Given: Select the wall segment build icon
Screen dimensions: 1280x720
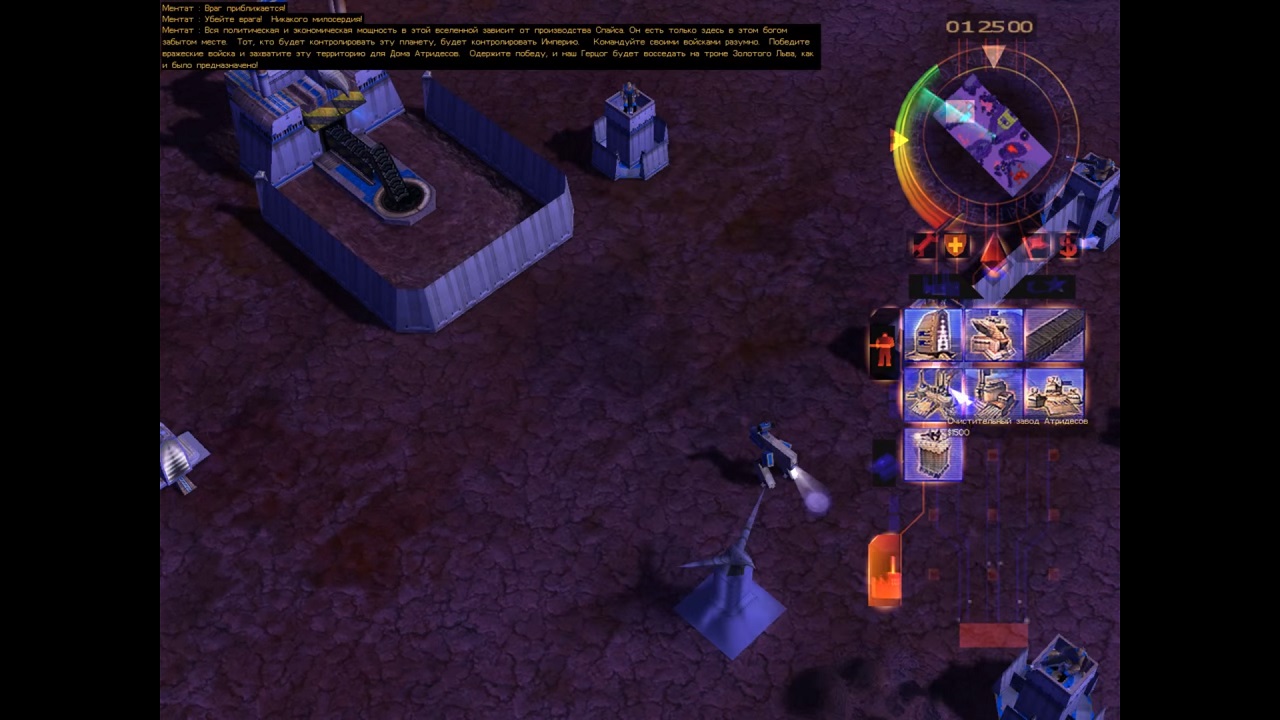Looking at the screenshot, I should (x=1054, y=334).
